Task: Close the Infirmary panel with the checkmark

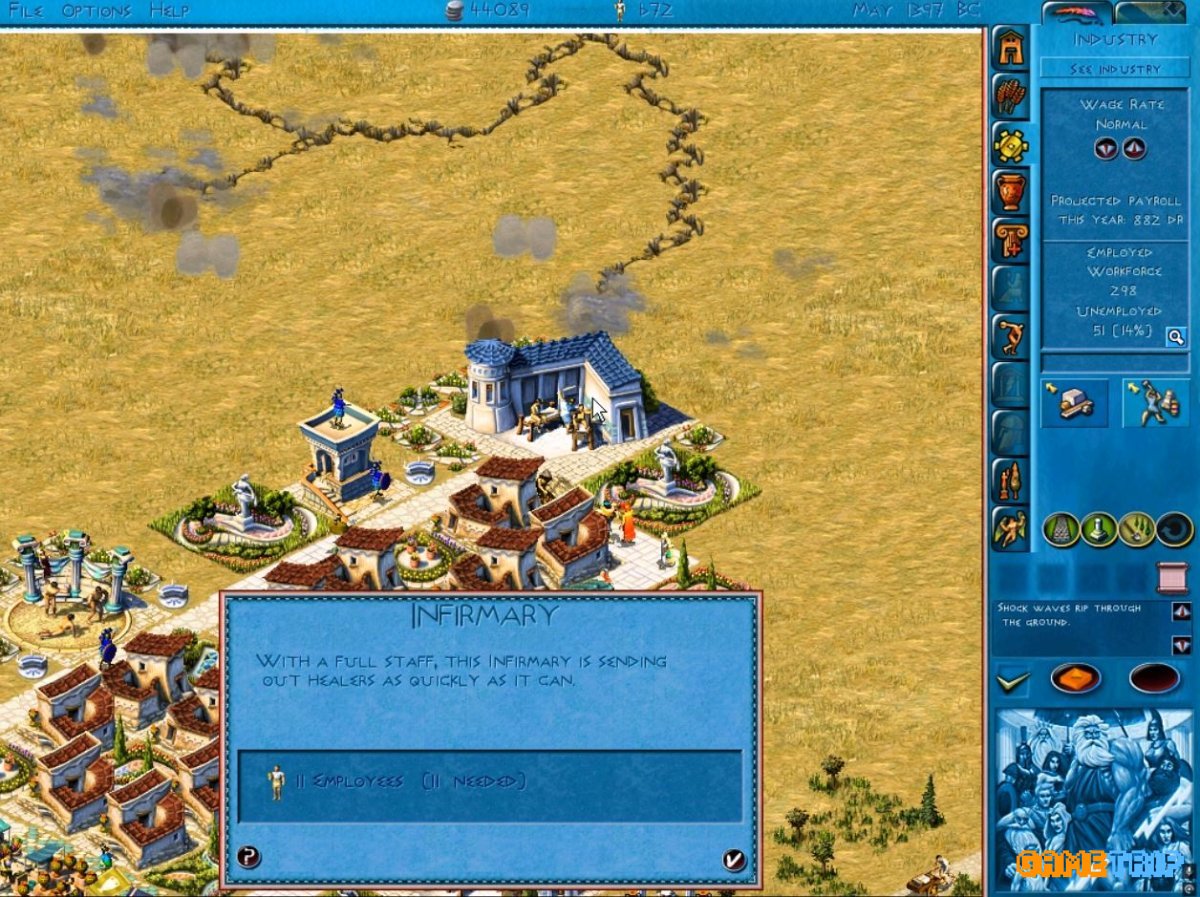Action: 734,859
